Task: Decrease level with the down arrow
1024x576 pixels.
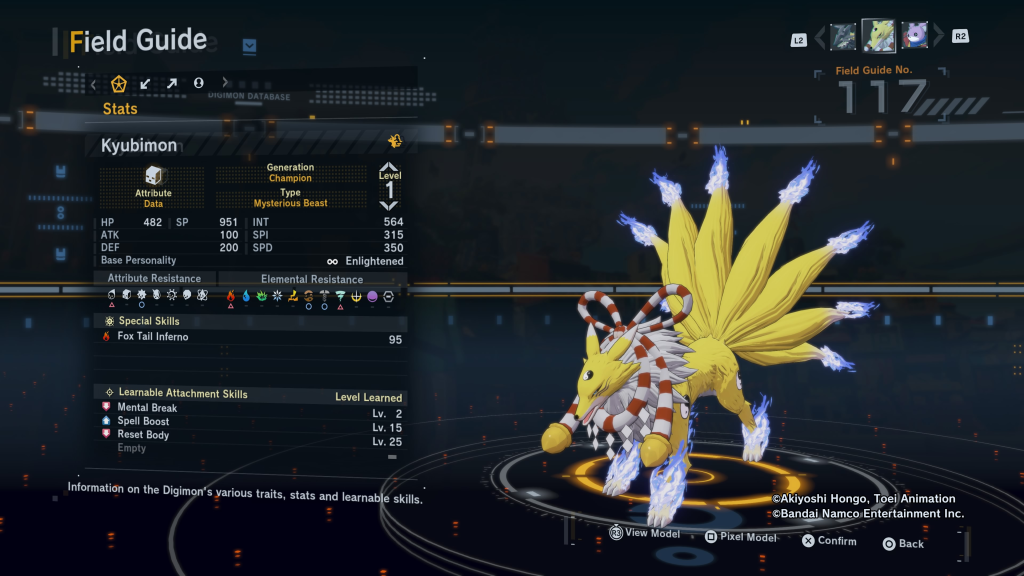Action: [389, 206]
